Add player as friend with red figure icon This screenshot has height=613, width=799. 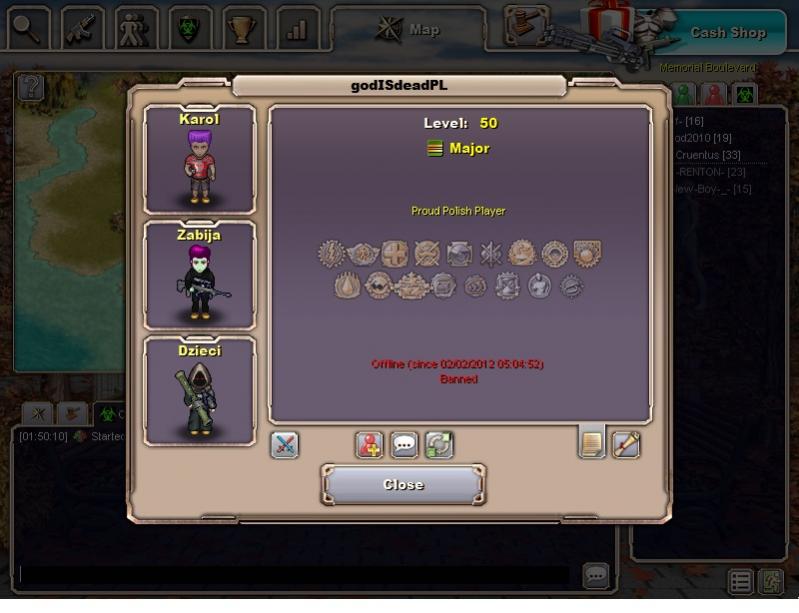pos(370,444)
